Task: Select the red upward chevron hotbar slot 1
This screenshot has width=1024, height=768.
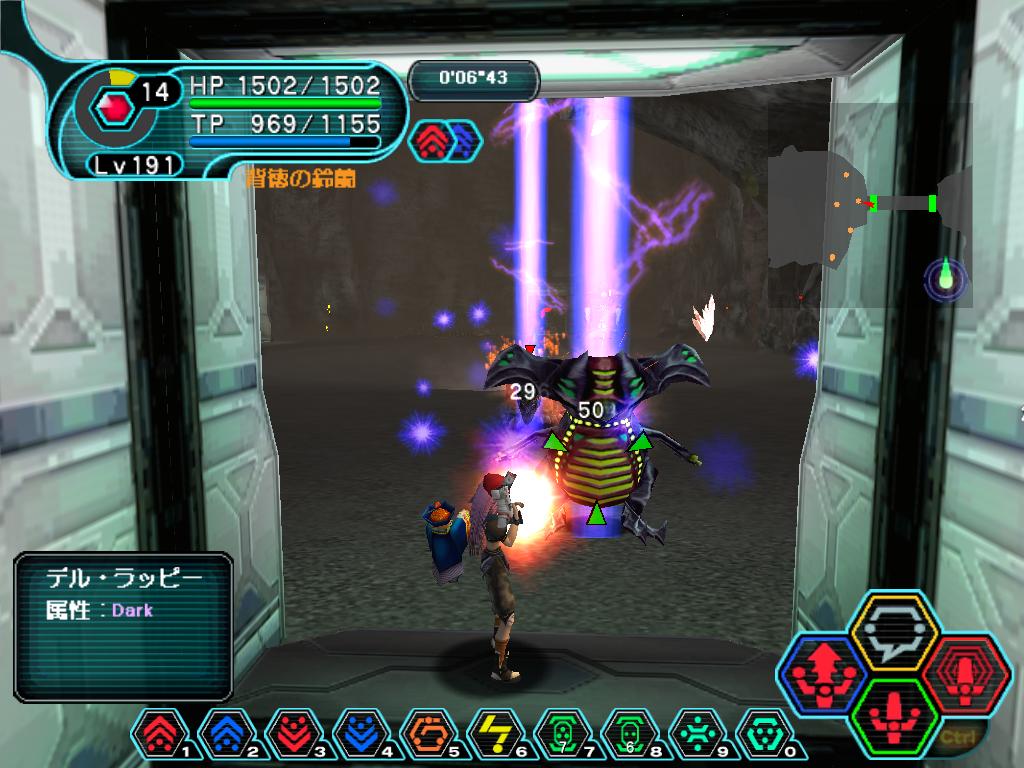Action: [x=160, y=735]
